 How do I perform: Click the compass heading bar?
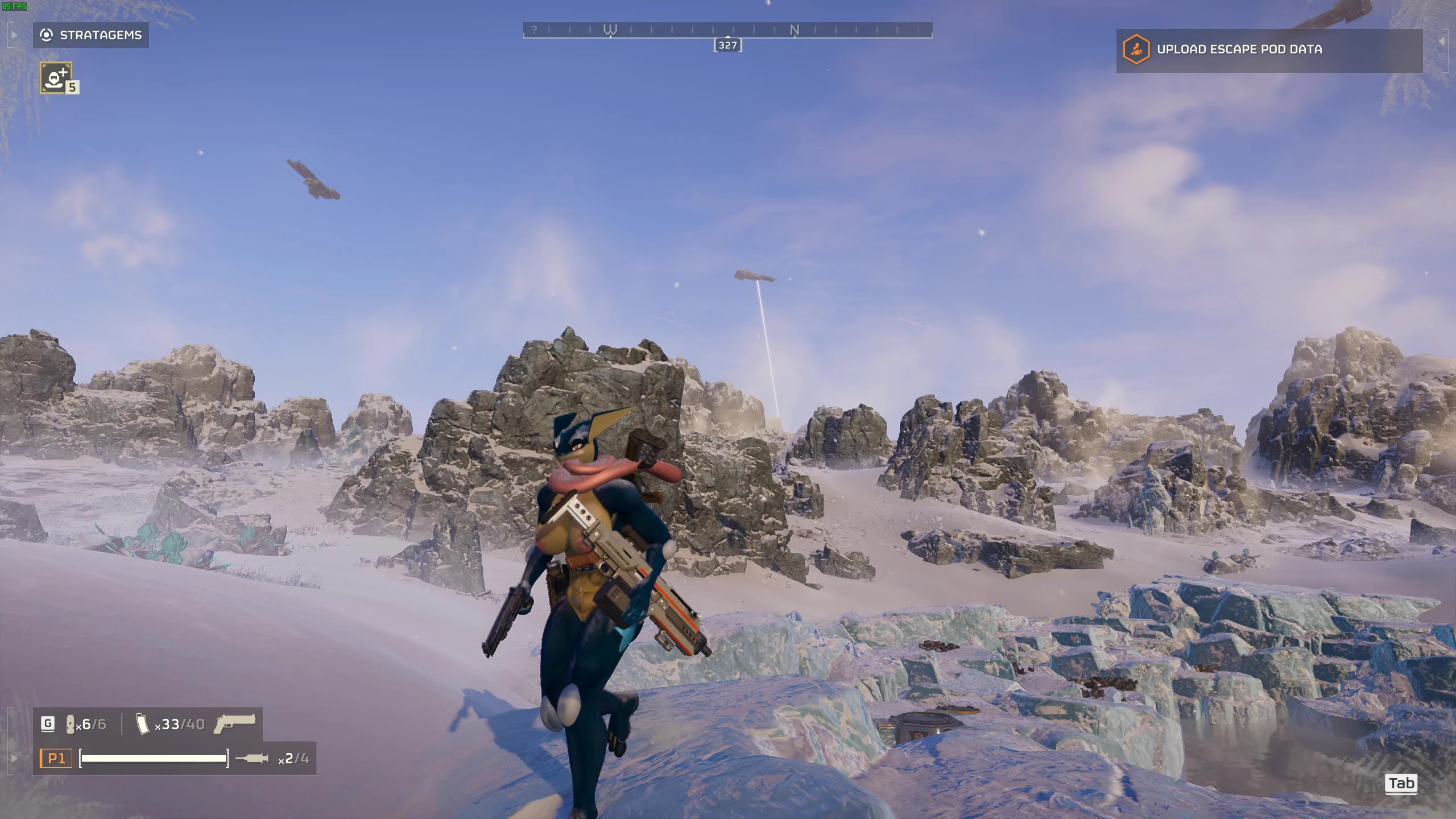[x=727, y=30]
